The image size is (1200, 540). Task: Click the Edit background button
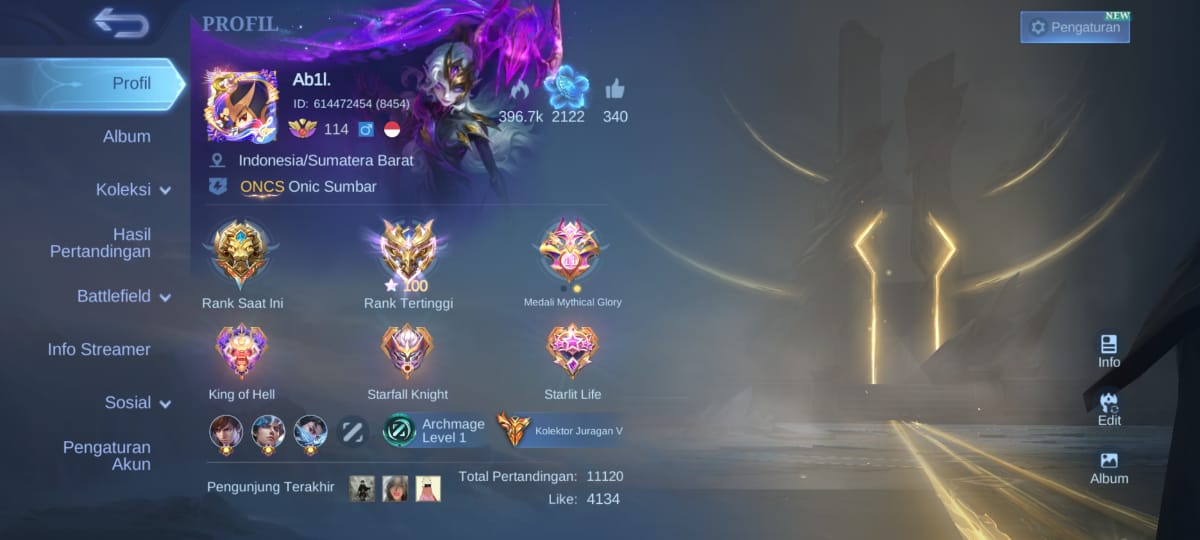[1109, 409]
